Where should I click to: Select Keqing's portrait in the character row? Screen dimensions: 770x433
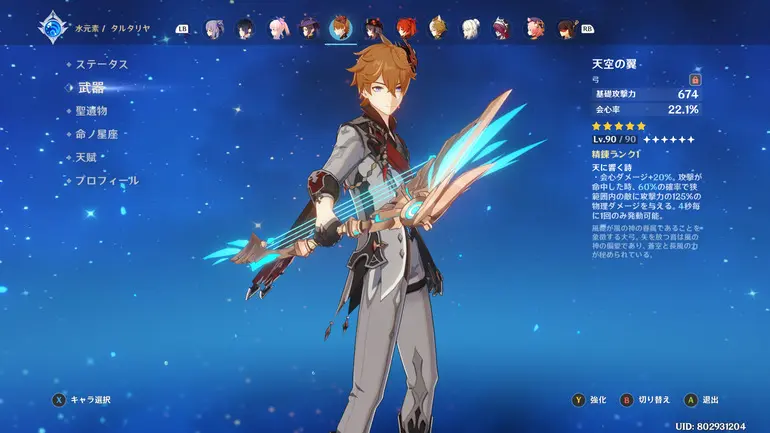point(213,27)
